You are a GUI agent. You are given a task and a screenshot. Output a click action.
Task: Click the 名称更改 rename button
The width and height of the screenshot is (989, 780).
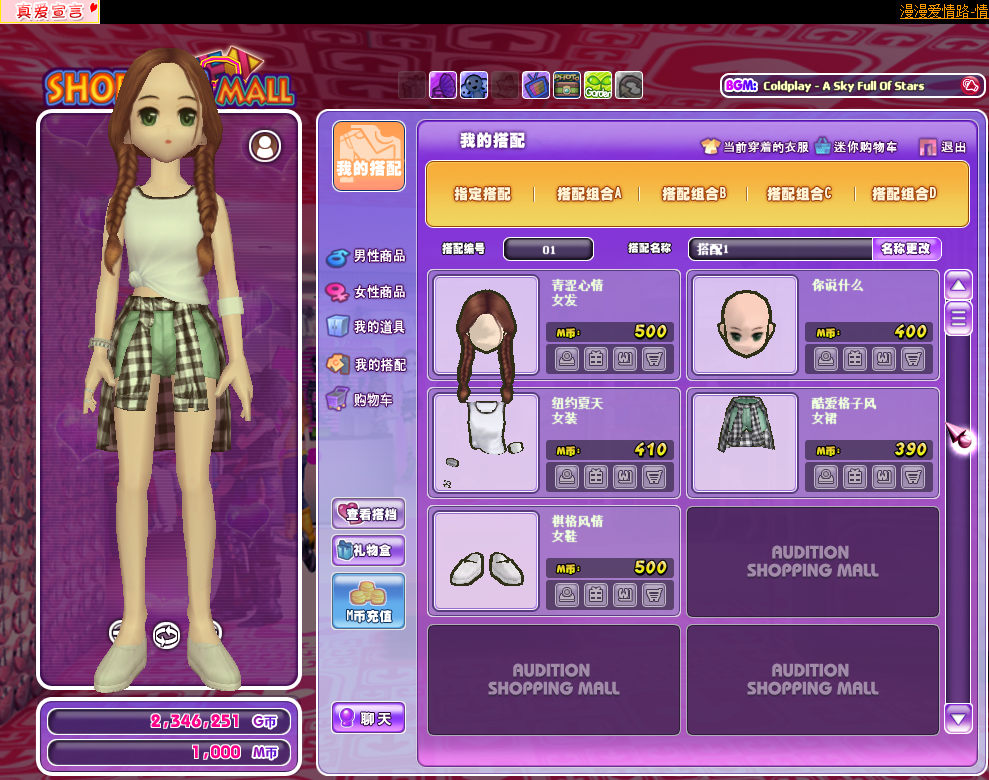pos(907,249)
